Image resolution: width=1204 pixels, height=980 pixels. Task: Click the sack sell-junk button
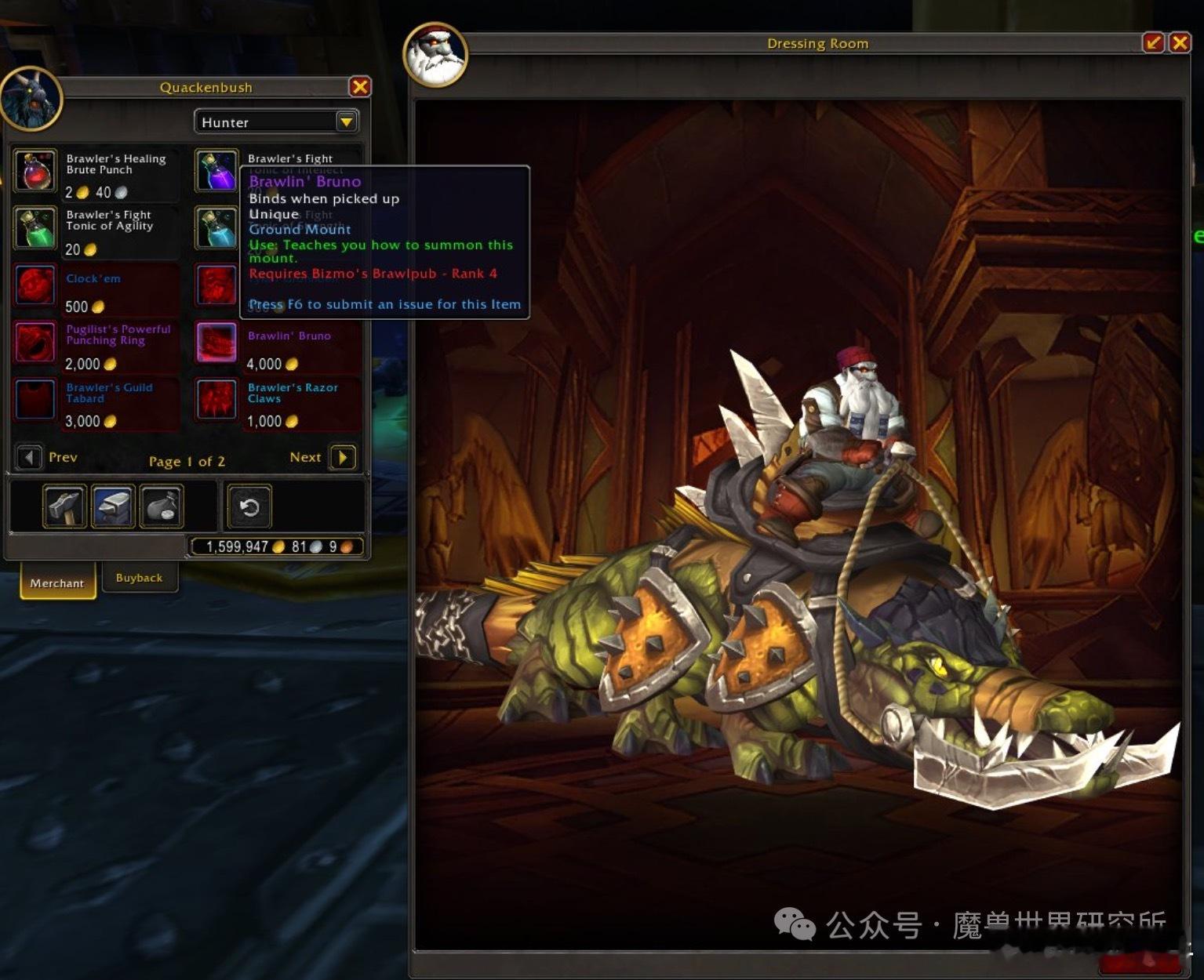point(162,506)
